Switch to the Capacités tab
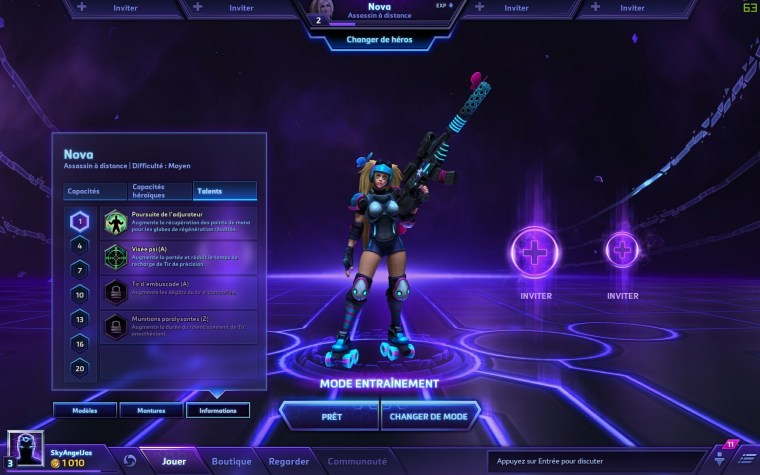Image resolution: width=760 pixels, height=475 pixels. click(84, 191)
